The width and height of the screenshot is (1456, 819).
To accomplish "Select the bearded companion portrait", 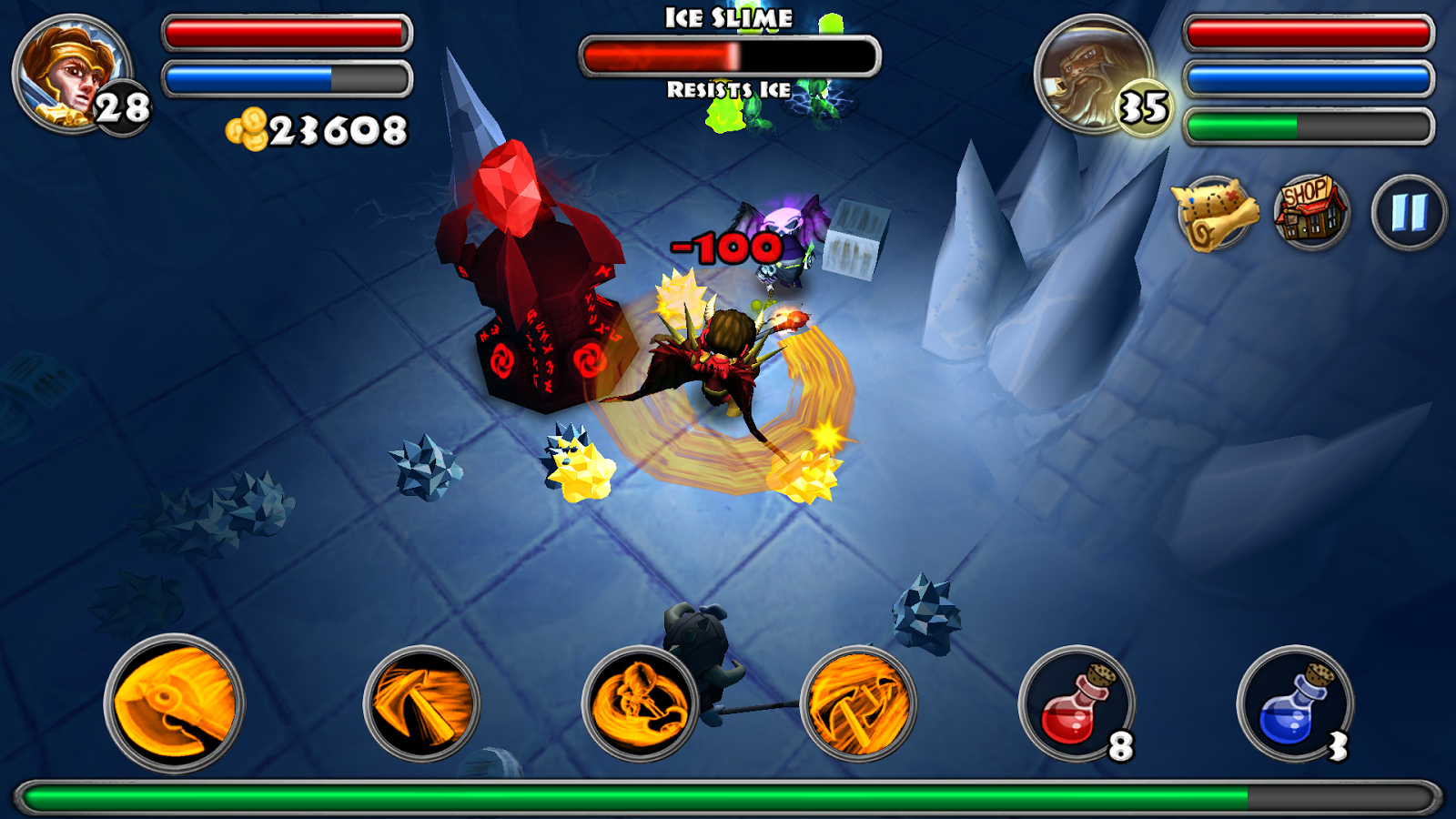I will pyautogui.click(x=1093, y=76).
